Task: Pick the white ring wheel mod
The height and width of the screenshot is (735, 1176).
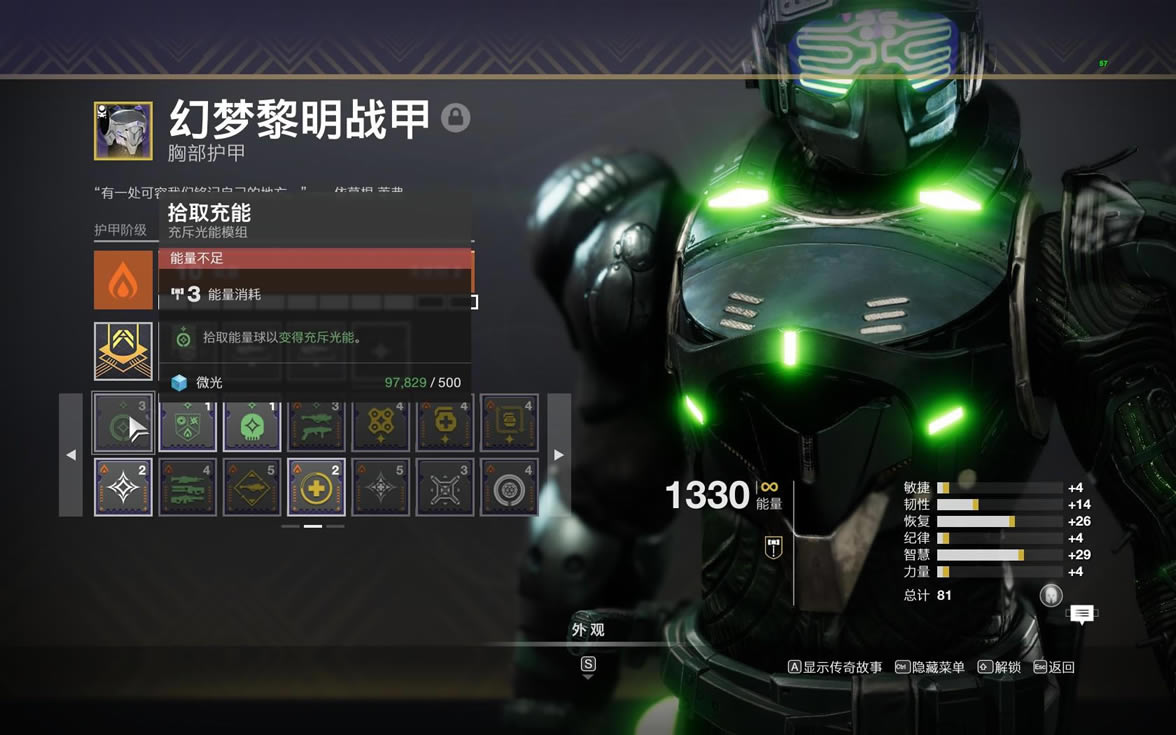Action: [x=509, y=487]
